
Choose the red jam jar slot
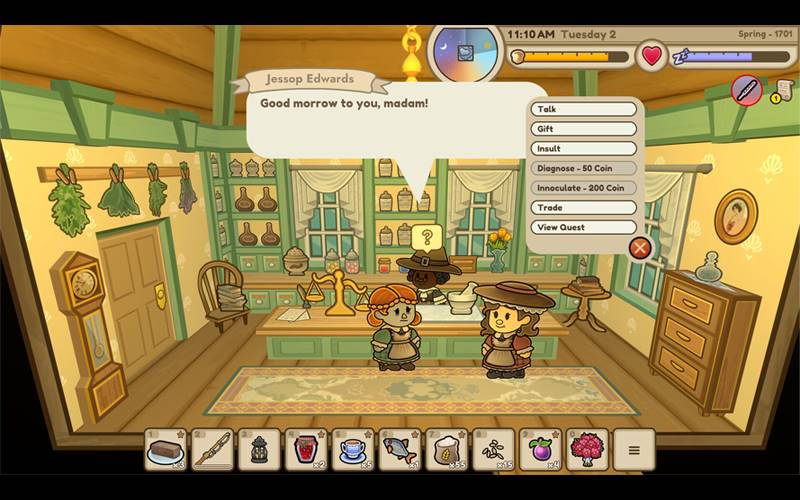coord(306,450)
